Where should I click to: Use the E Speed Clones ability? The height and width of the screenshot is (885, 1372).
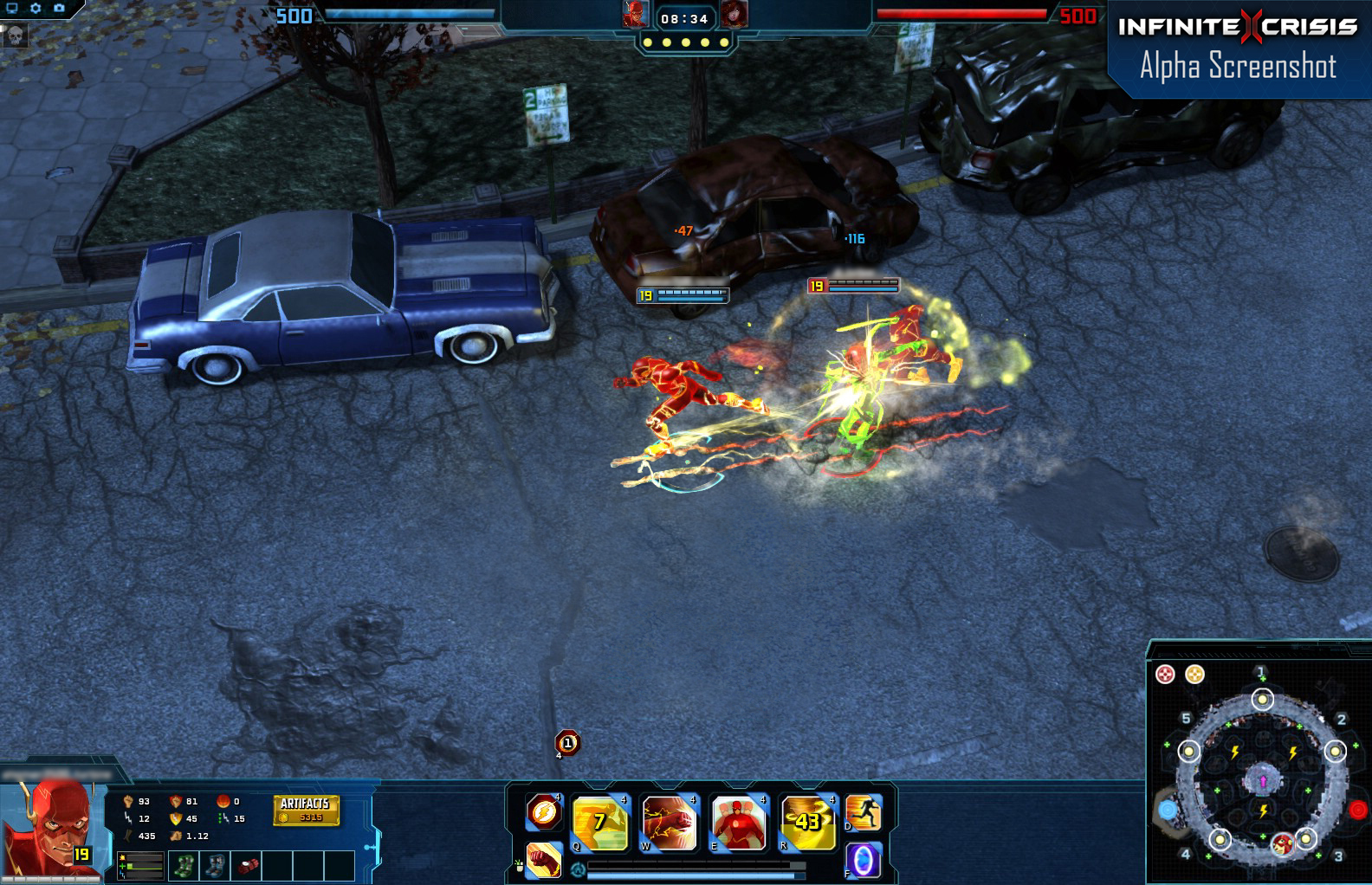pyautogui.click(x=737, y=821)
